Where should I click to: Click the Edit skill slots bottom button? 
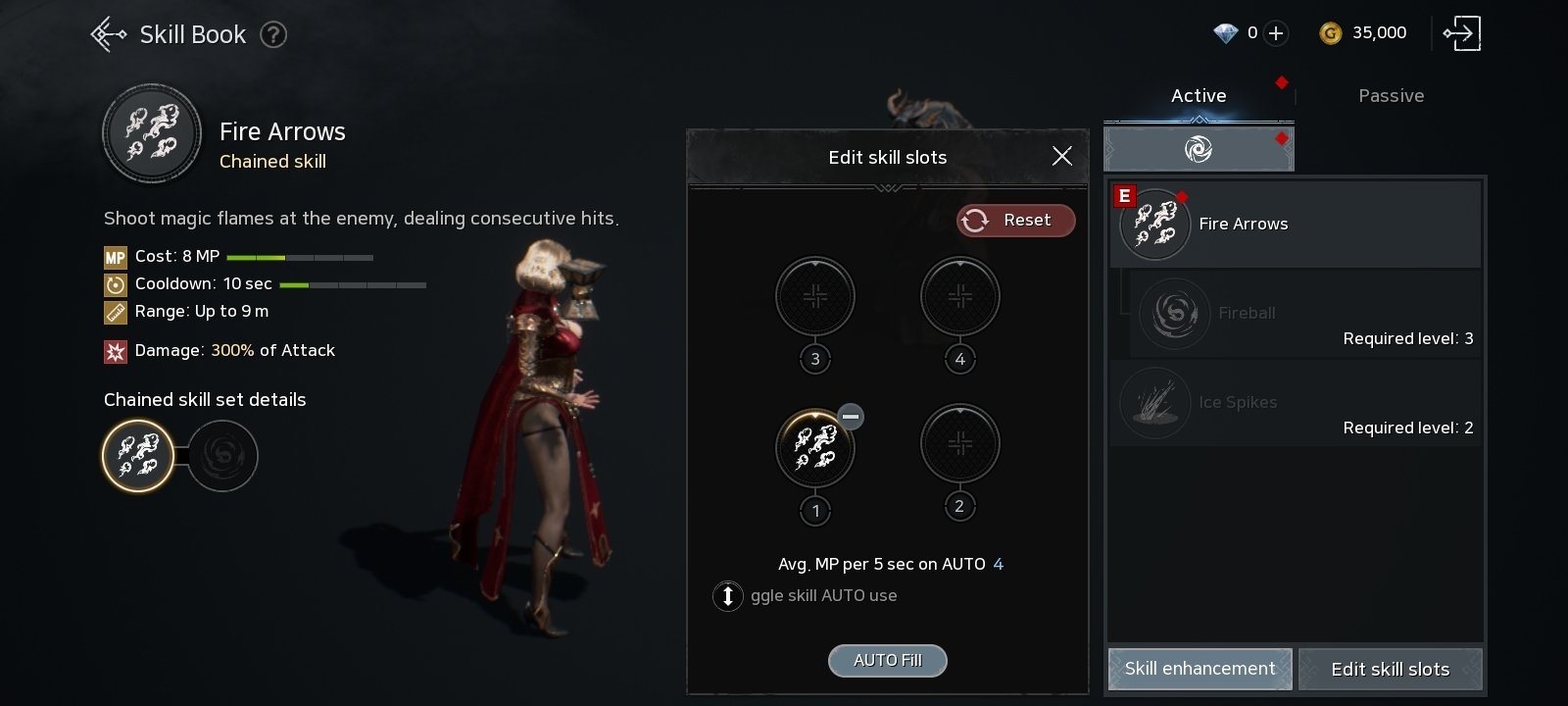1390,670
